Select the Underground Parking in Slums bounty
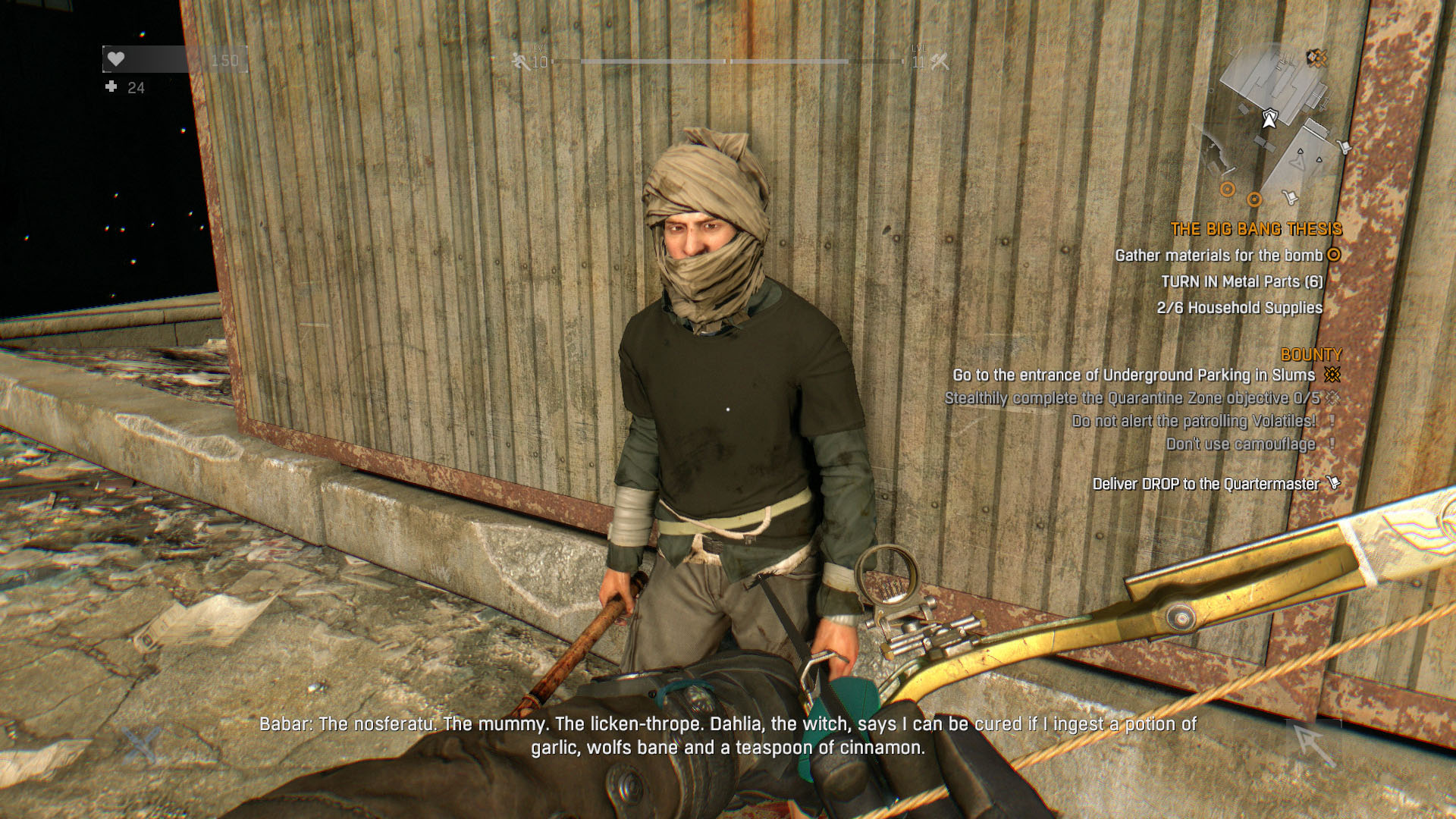This screenshot has width=1456, height=819. tap(1134, 375)
